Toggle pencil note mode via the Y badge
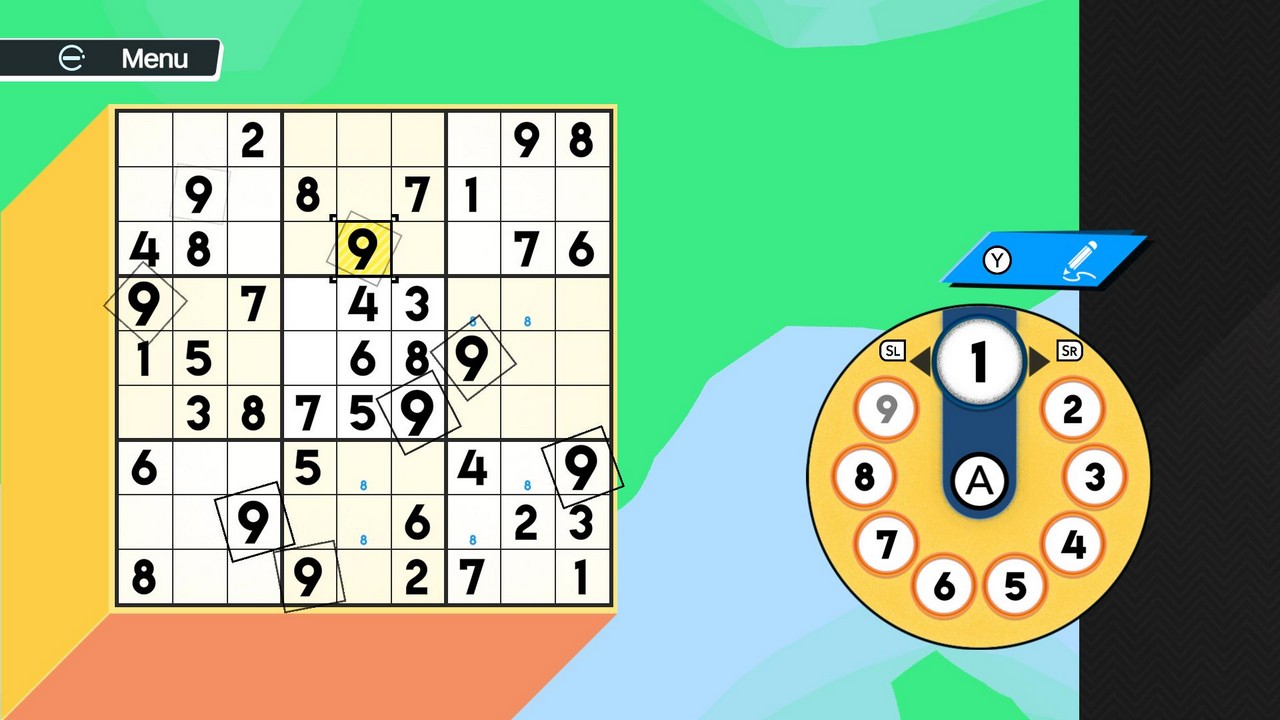 (x=996, y=261)
